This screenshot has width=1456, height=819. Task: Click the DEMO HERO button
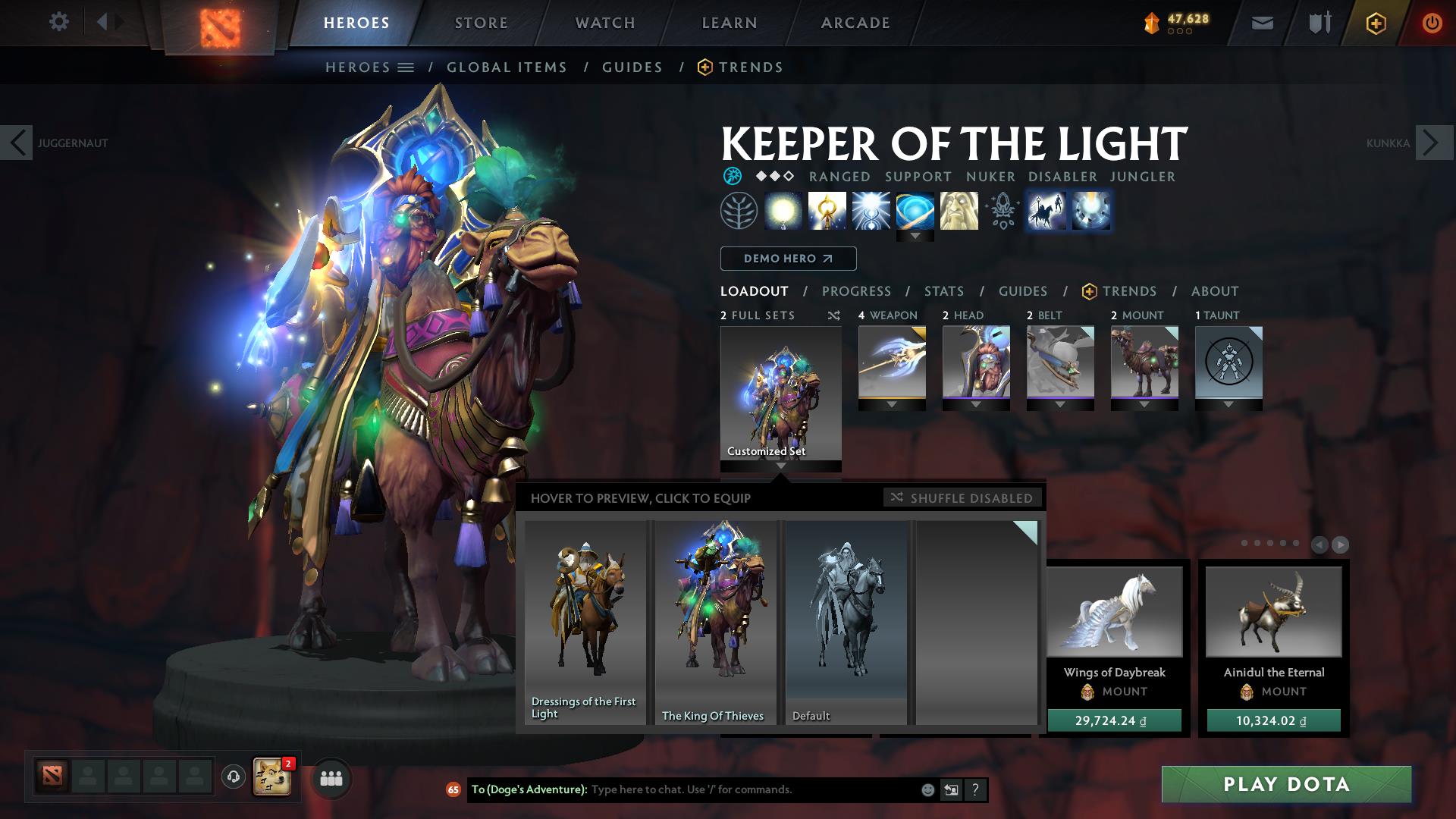click(x=787, y=258)
